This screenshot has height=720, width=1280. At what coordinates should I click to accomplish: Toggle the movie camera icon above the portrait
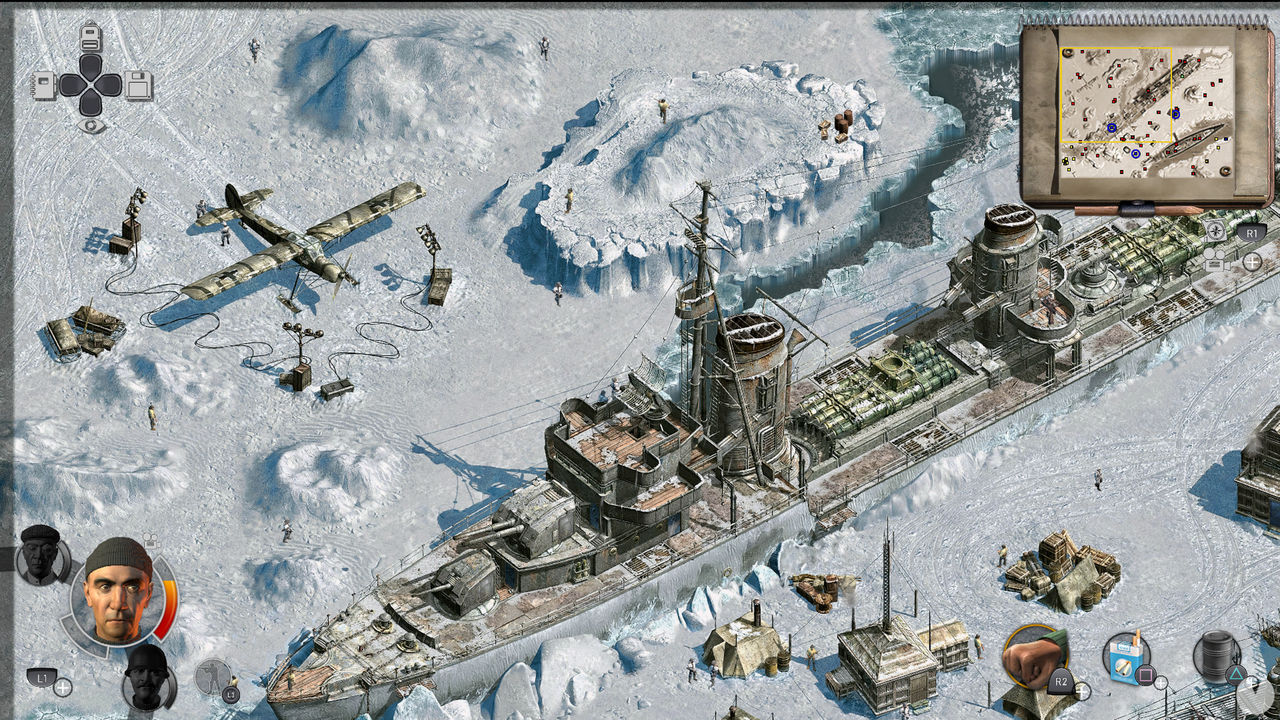click(150, 540)
